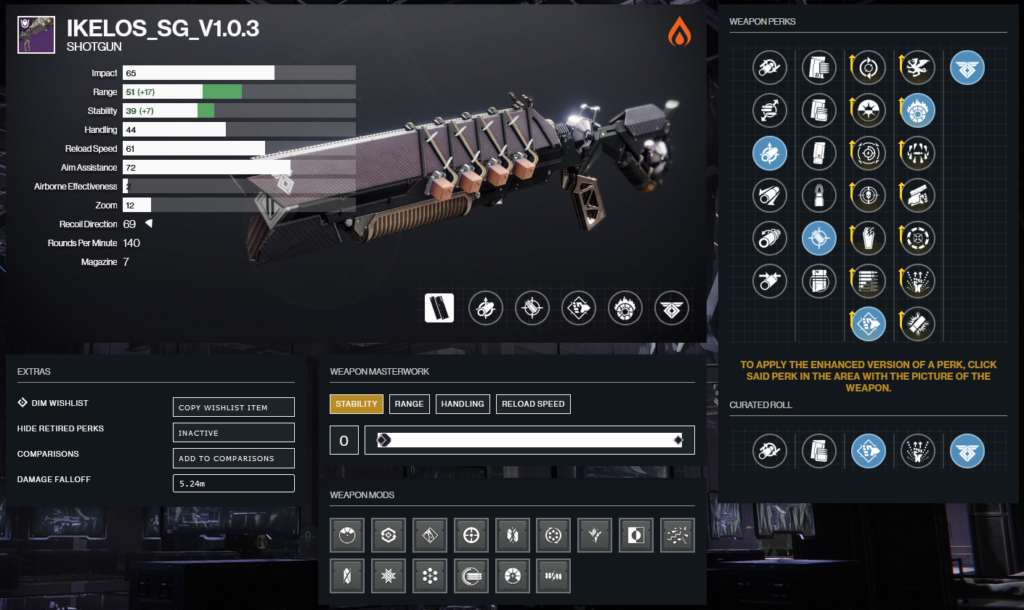Screen dimensions: 1024x610
Task: Click Add to Comparisons button
Action: click(234, 458)
